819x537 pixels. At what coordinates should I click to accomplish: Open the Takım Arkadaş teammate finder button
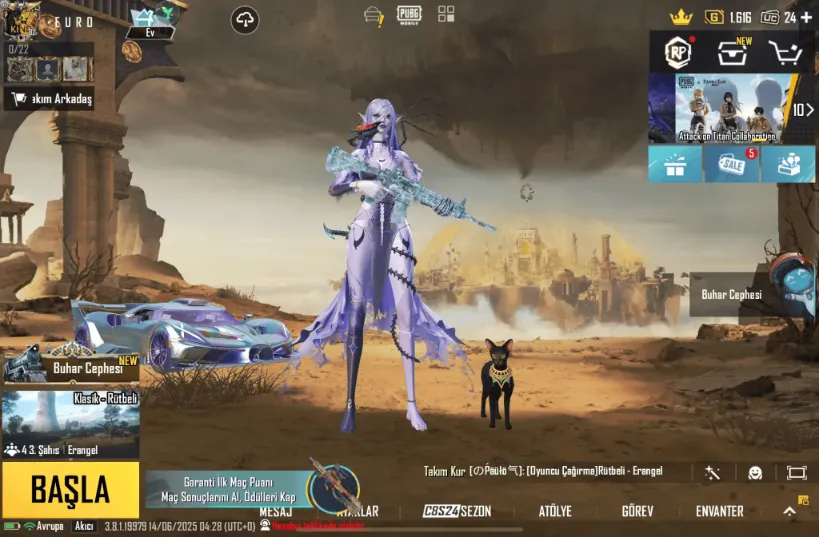[49, 99]
